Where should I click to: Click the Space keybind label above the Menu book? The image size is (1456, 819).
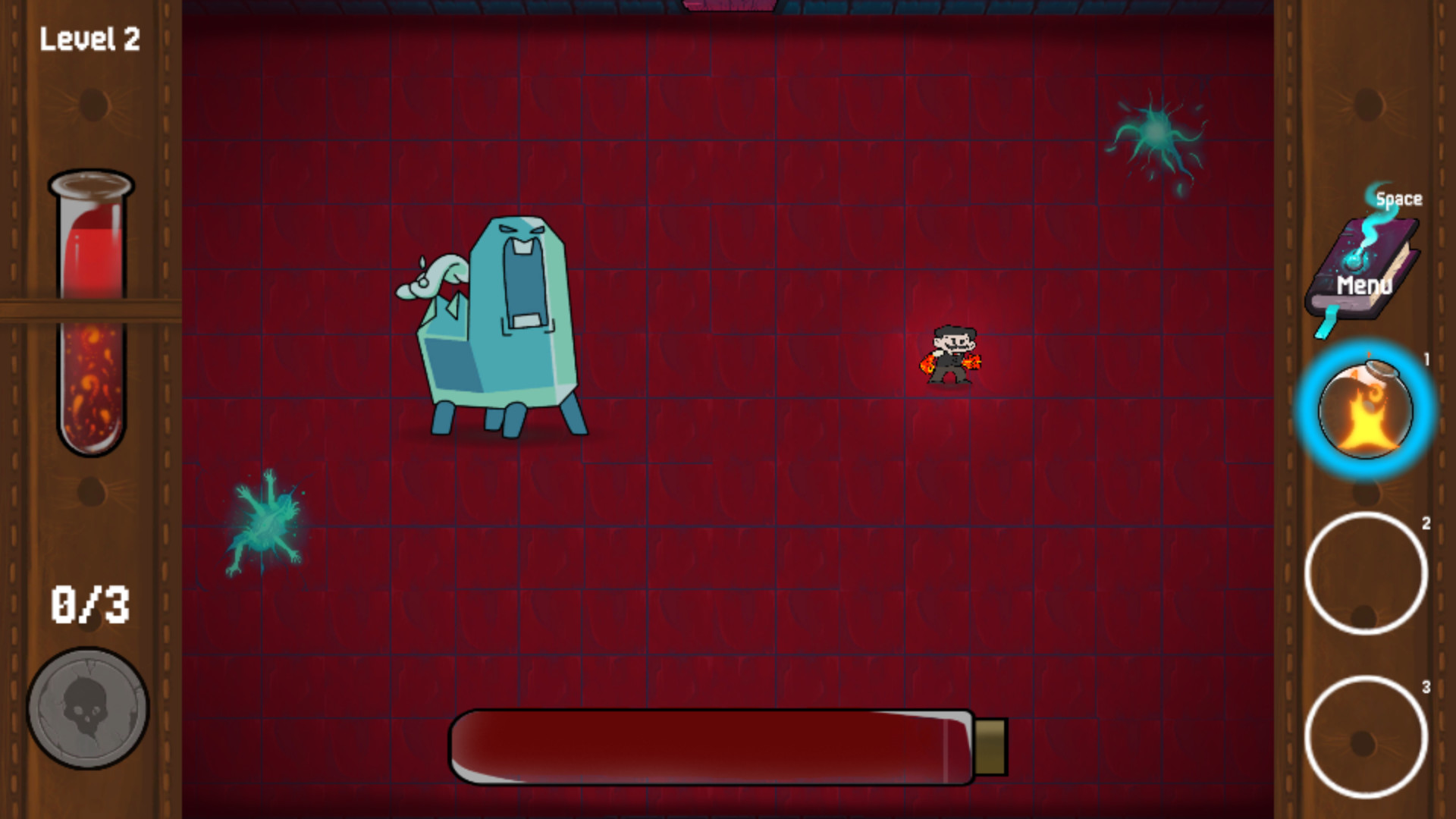point(1399,198)
